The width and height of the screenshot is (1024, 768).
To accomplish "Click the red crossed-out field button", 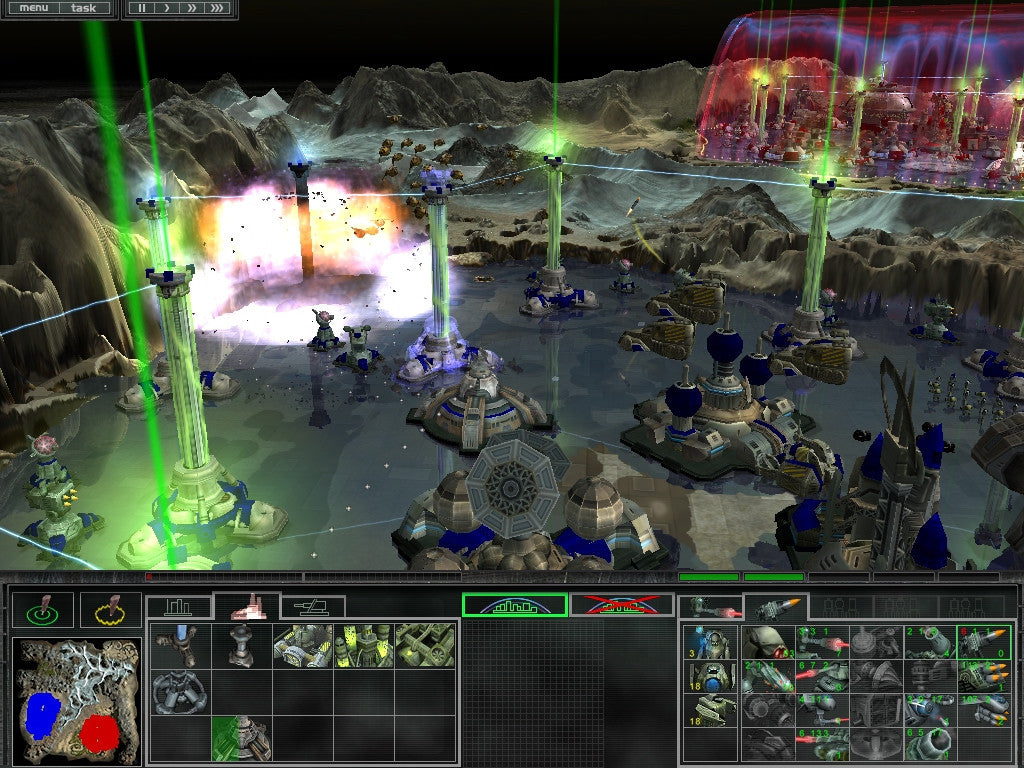I will click(x=620, y=605).
